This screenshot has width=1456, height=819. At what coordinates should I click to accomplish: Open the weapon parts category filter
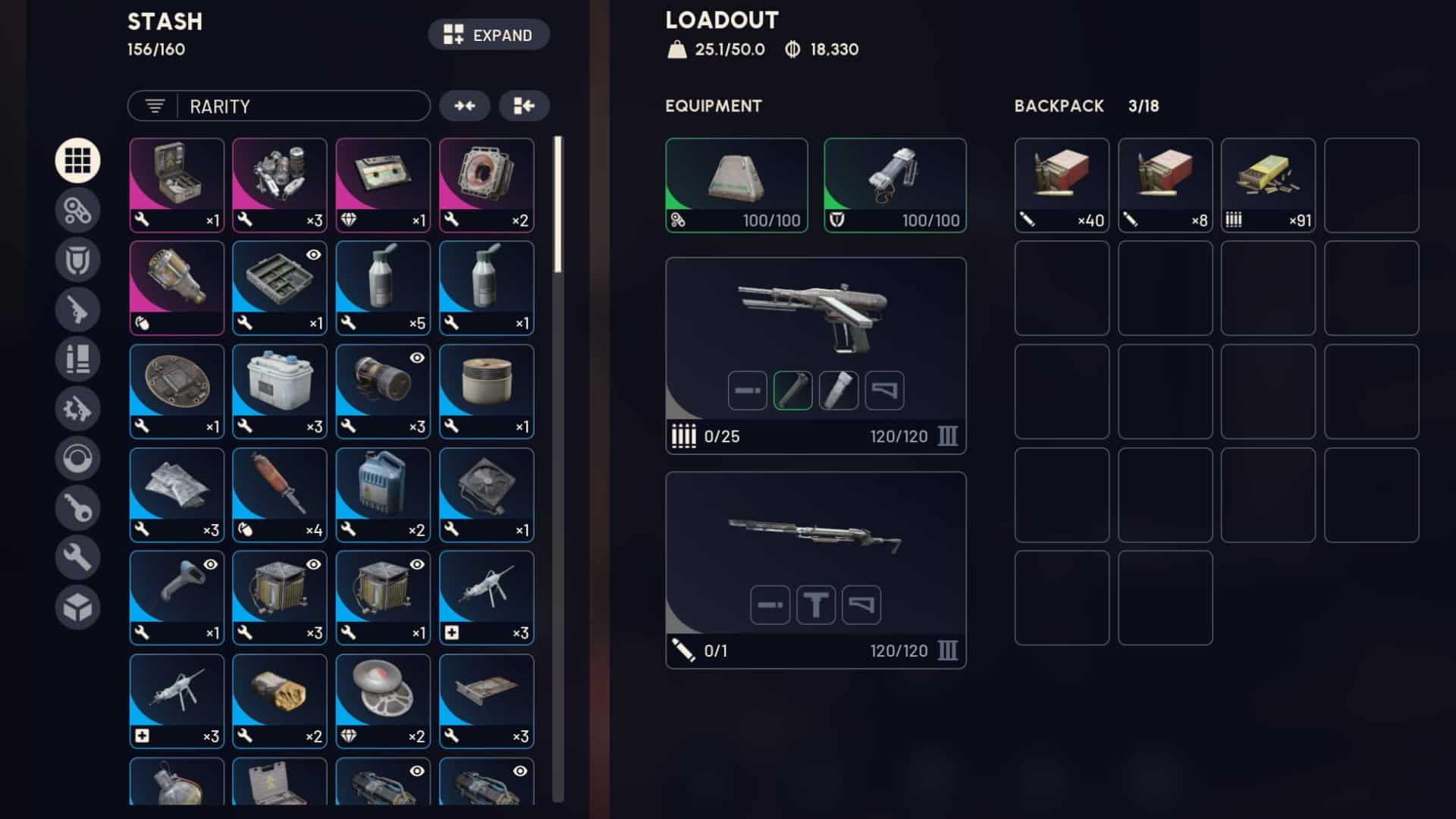click(x=78, y=408)
